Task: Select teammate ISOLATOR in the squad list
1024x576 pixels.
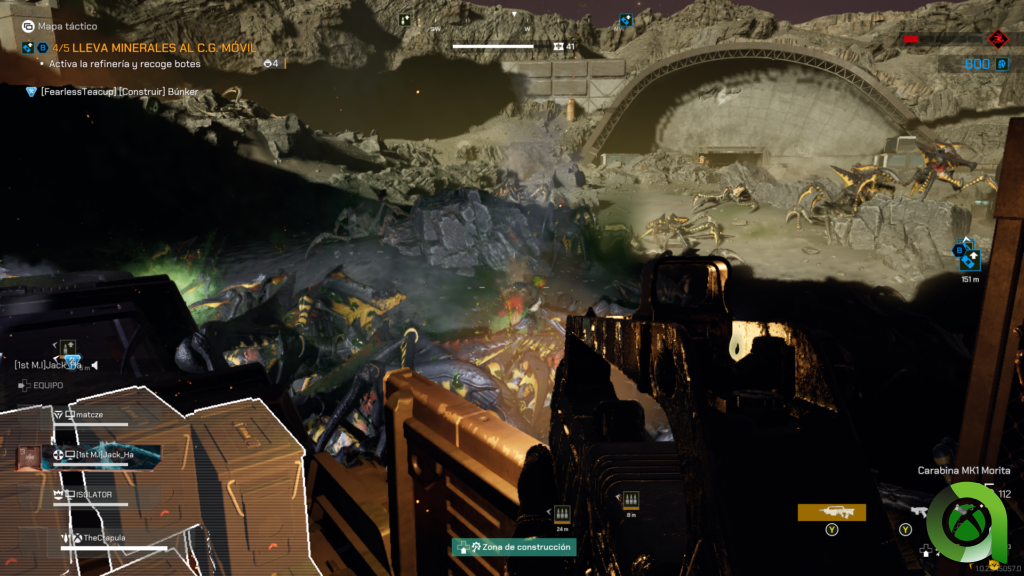Action: 94,494
